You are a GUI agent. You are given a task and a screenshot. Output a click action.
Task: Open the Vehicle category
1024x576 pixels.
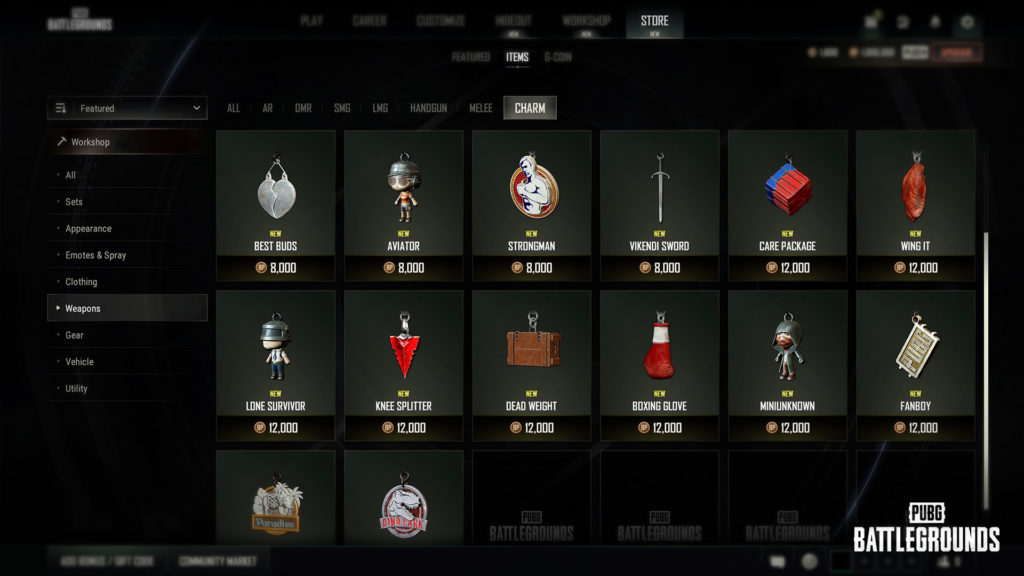coord(79,362)
